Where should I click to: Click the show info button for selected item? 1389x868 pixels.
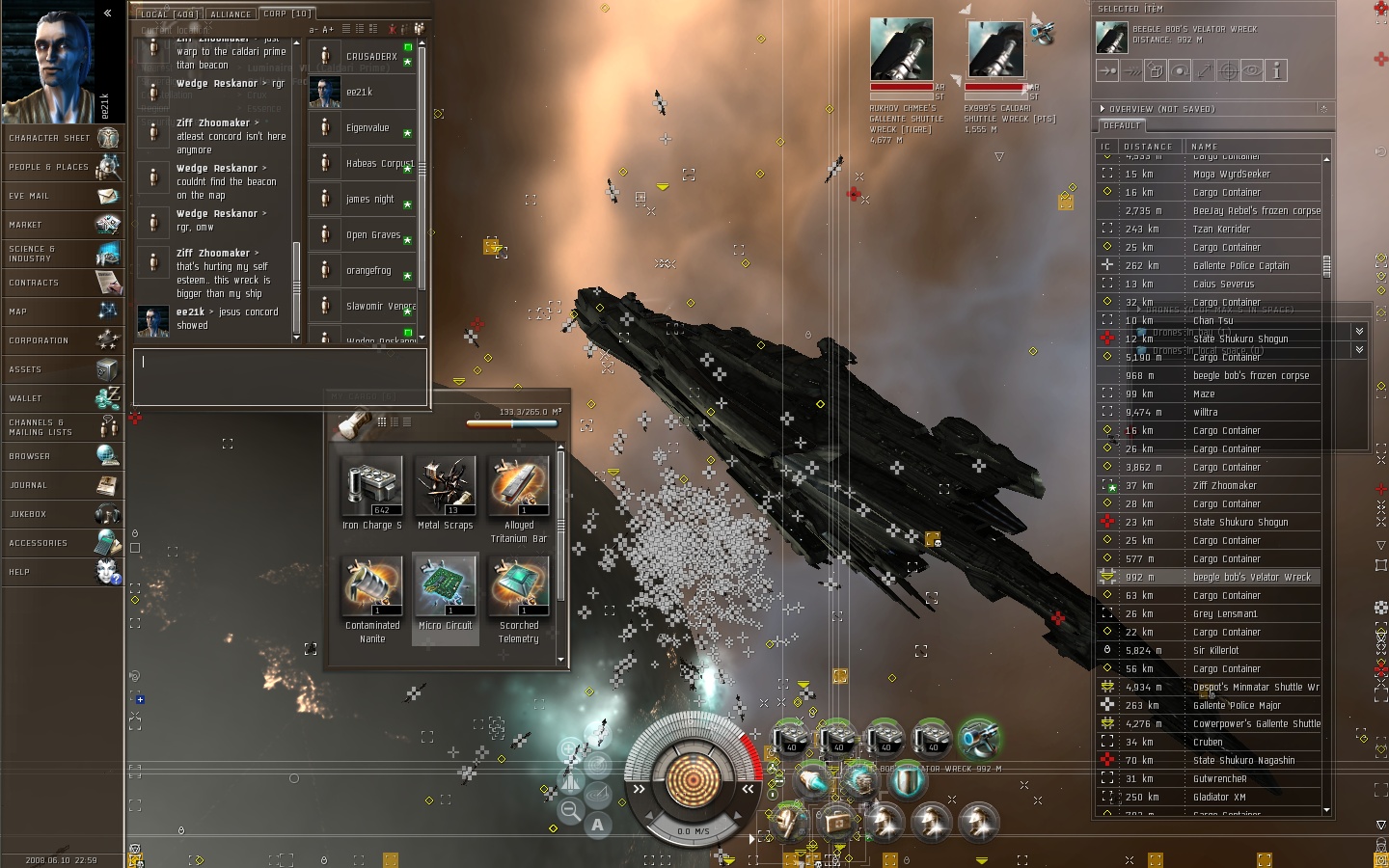[1276, 70]
